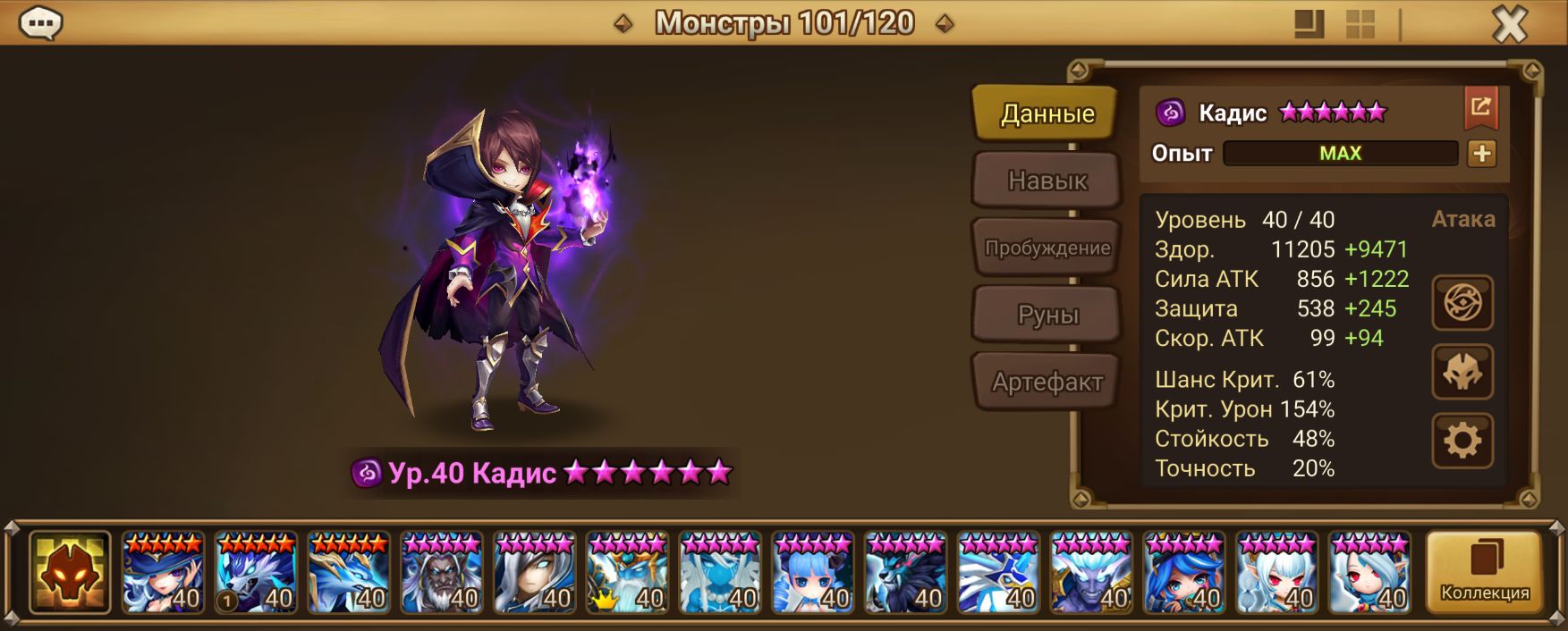Click the glowing orange mask filter button

pos(70,573)
